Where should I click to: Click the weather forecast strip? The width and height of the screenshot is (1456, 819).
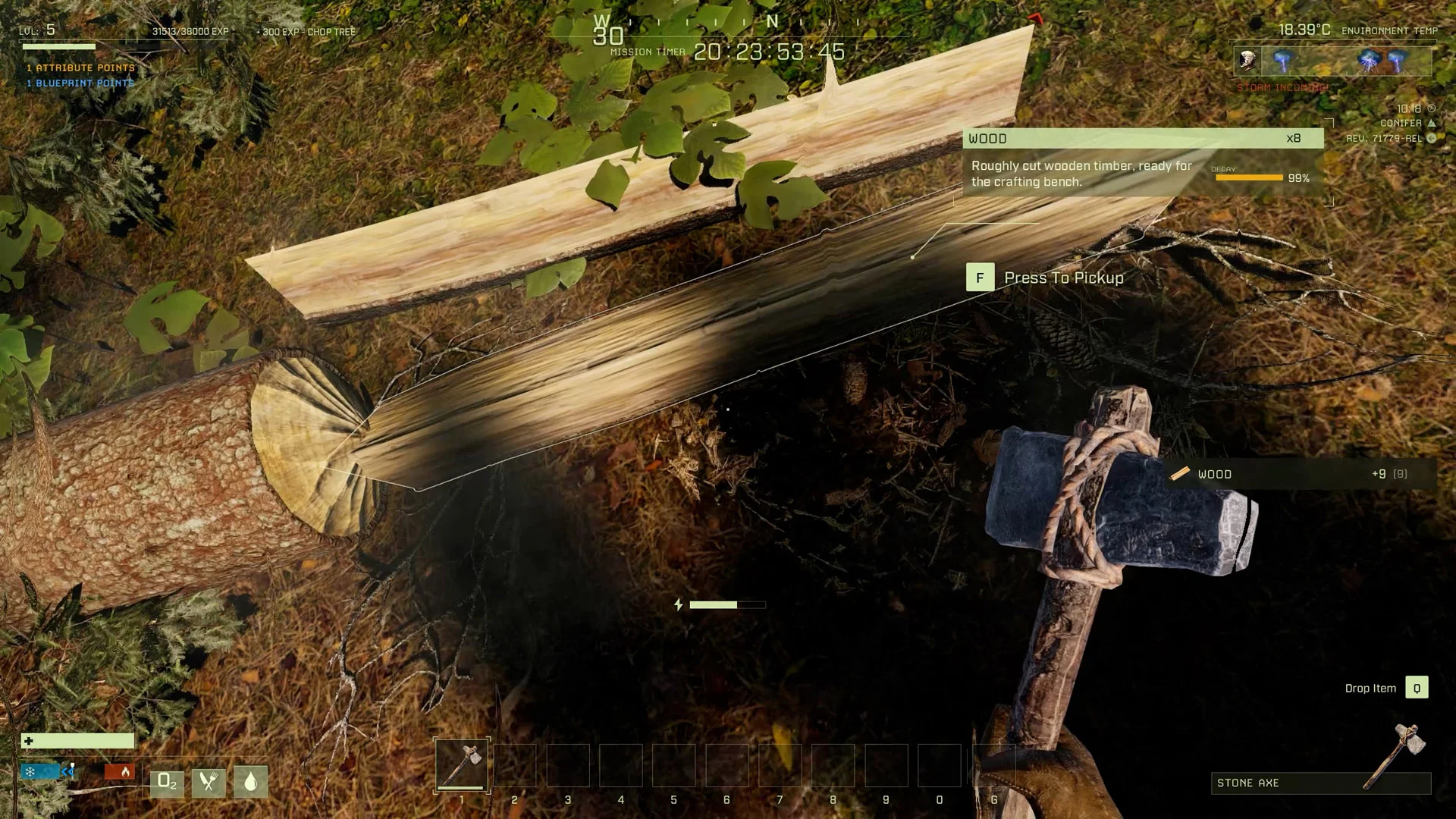pos(1332,61)
